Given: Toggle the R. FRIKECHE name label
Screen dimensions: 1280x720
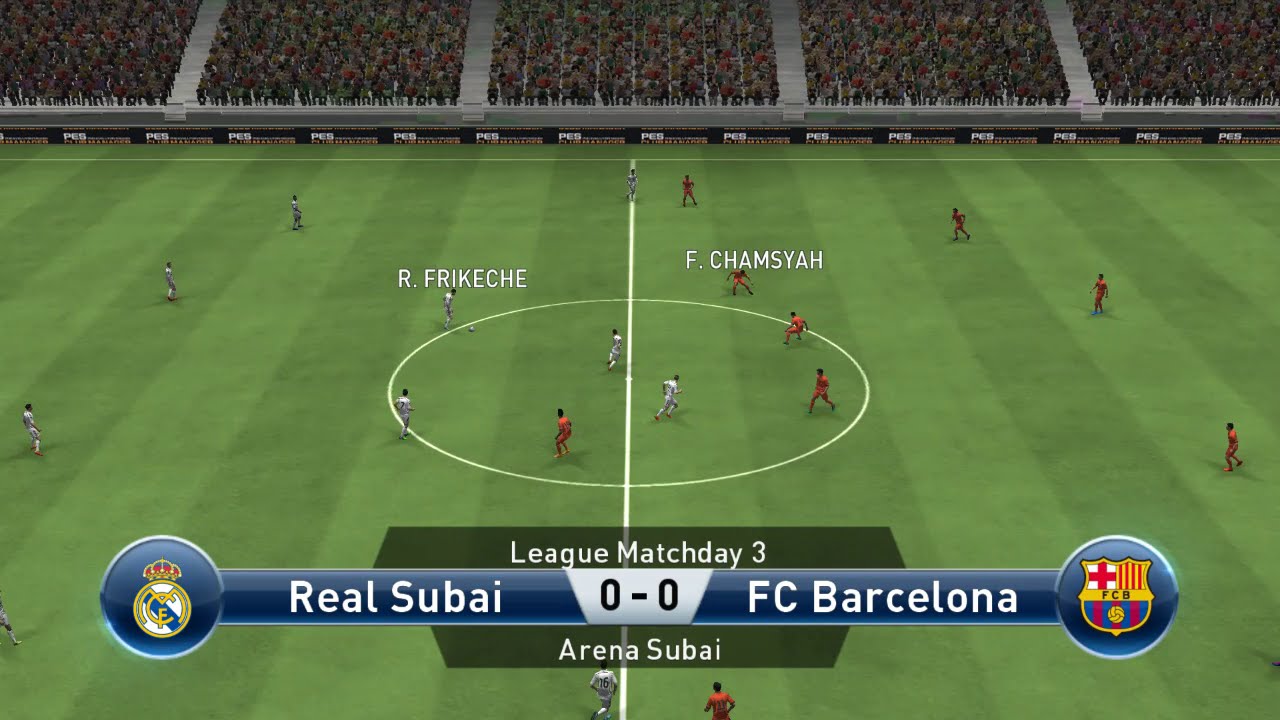Looking at the screenshot, I should point(462,280).
